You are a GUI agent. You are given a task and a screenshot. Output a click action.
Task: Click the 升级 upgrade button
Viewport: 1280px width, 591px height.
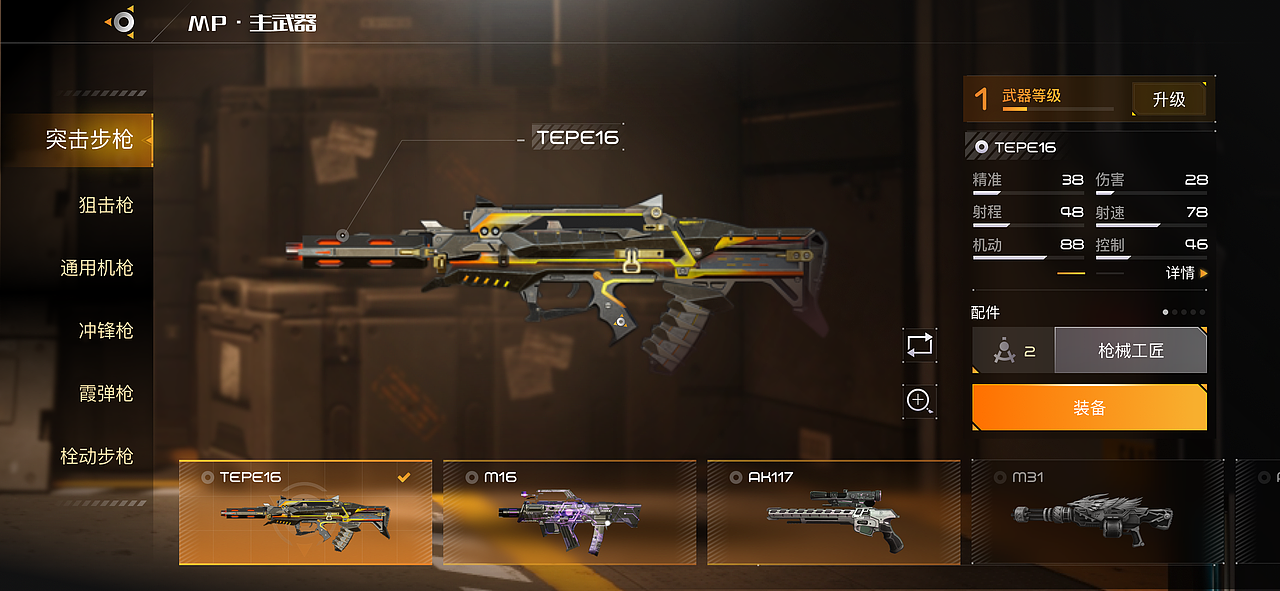(1168, 99)
